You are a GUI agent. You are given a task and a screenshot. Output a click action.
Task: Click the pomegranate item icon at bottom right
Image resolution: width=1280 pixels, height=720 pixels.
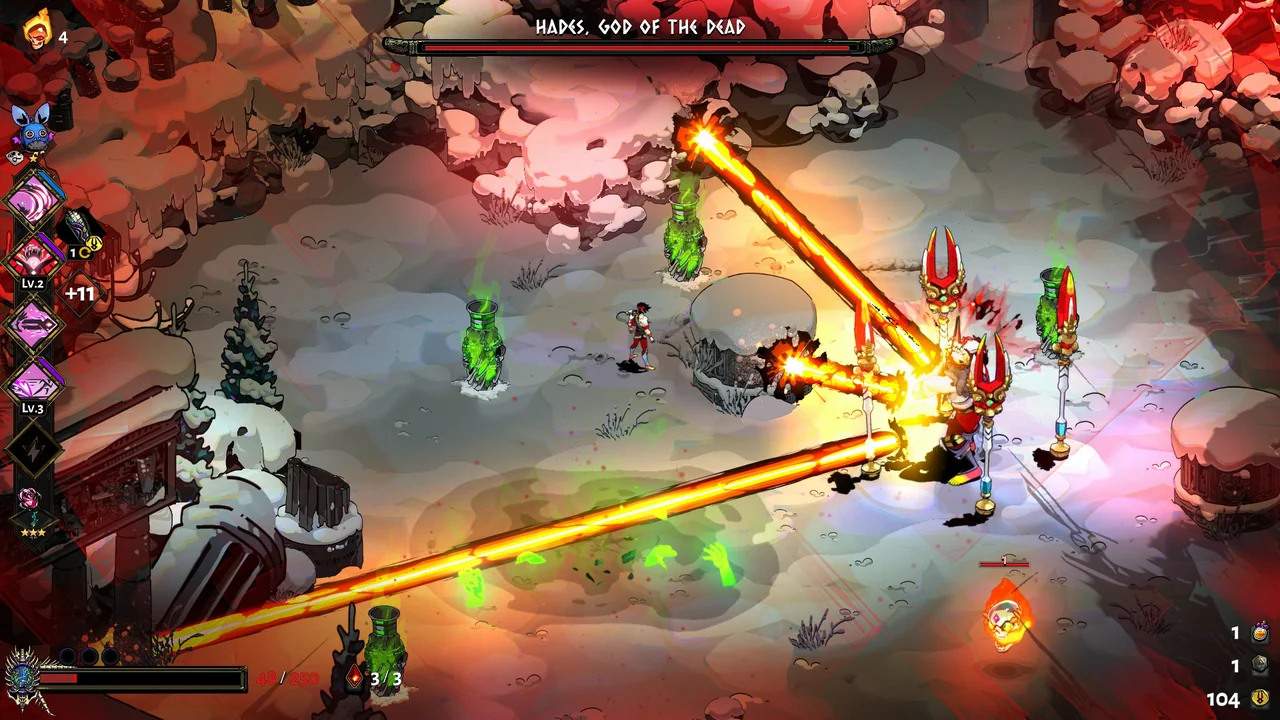(x=1259, y=633)
